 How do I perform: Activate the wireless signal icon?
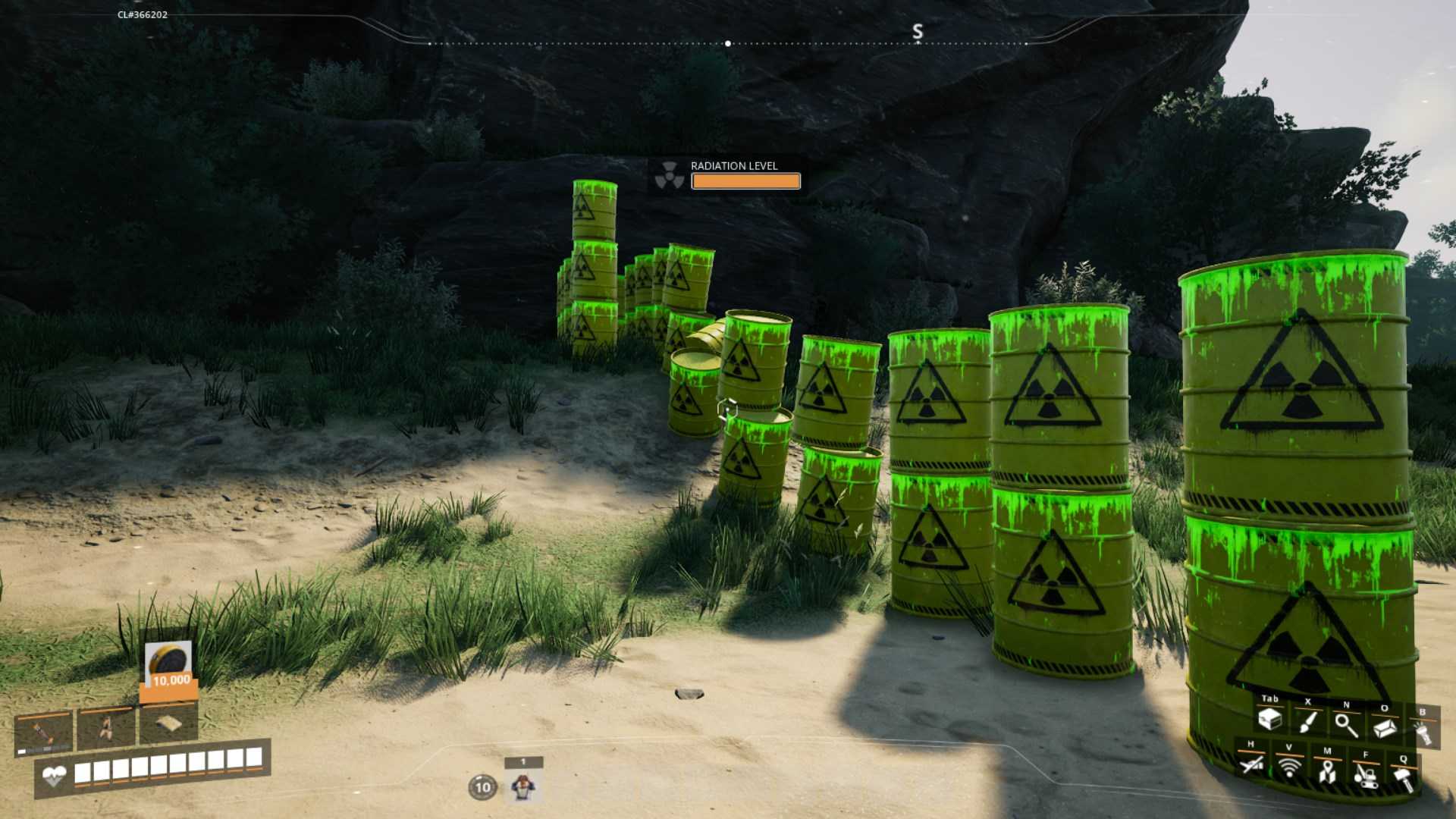coord(1289,767)
